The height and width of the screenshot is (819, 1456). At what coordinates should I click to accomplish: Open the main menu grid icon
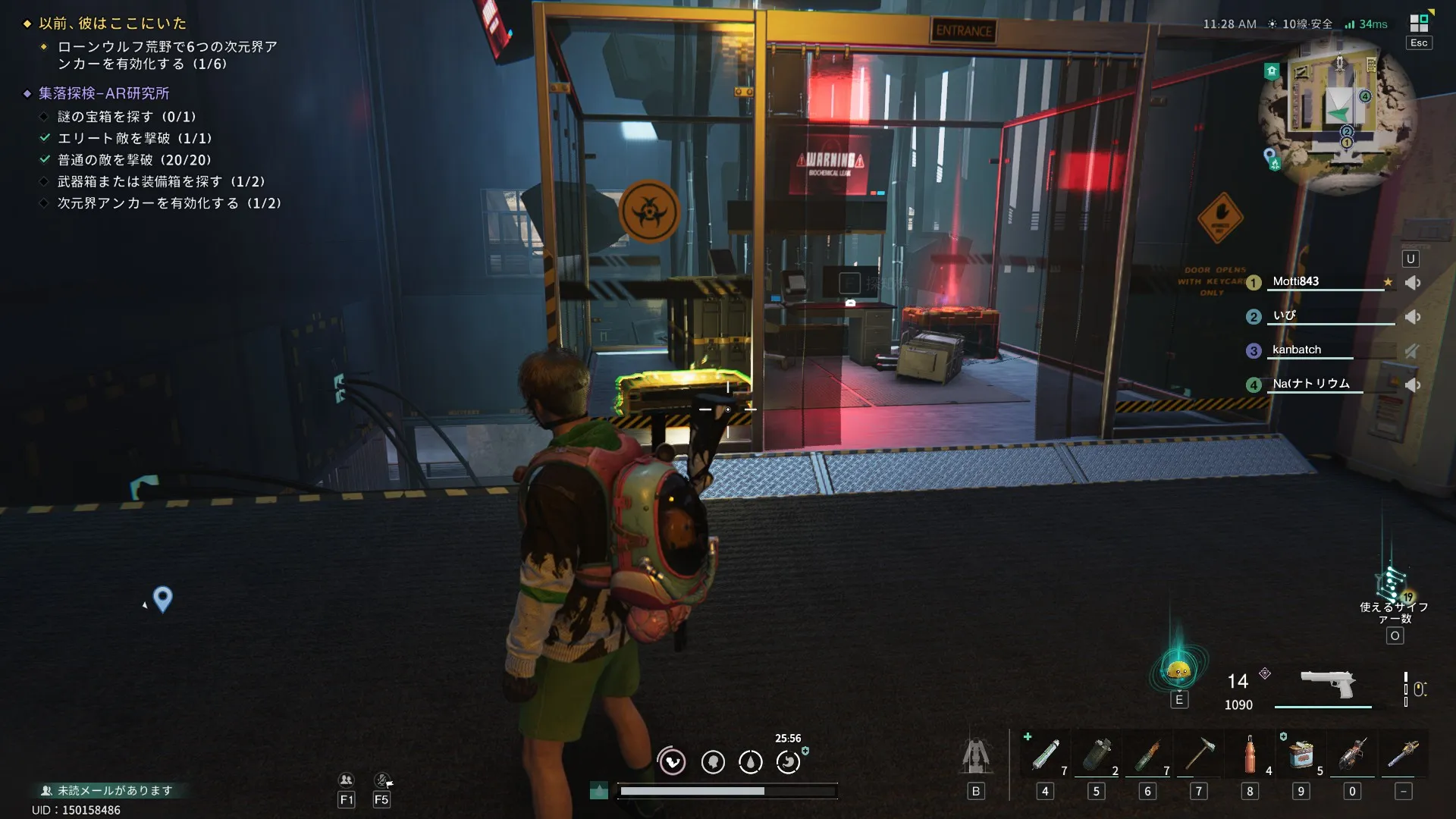tap(1419, 24)
